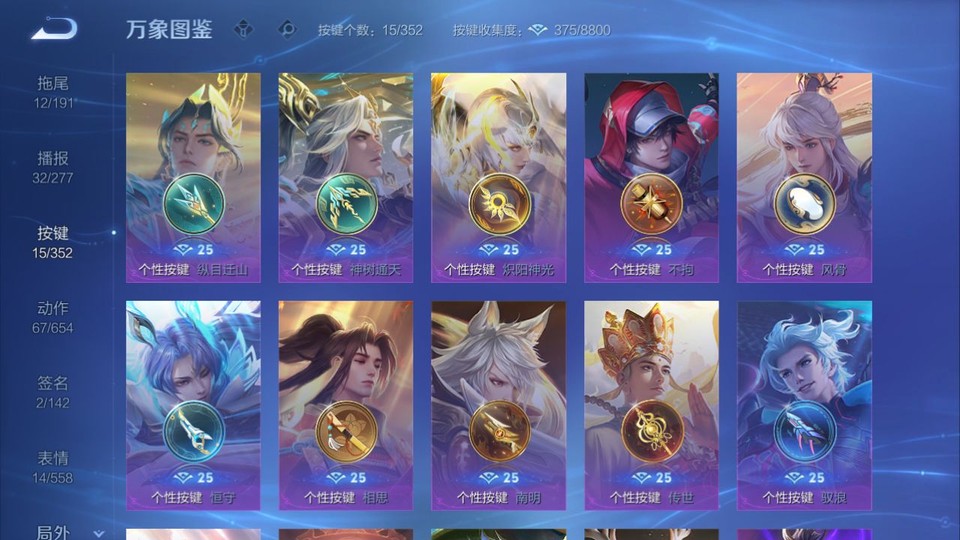The width and height of the screenshot is (960, 540).
Task: View the 恒守 button skin card
Action: (x=193, y=405)
